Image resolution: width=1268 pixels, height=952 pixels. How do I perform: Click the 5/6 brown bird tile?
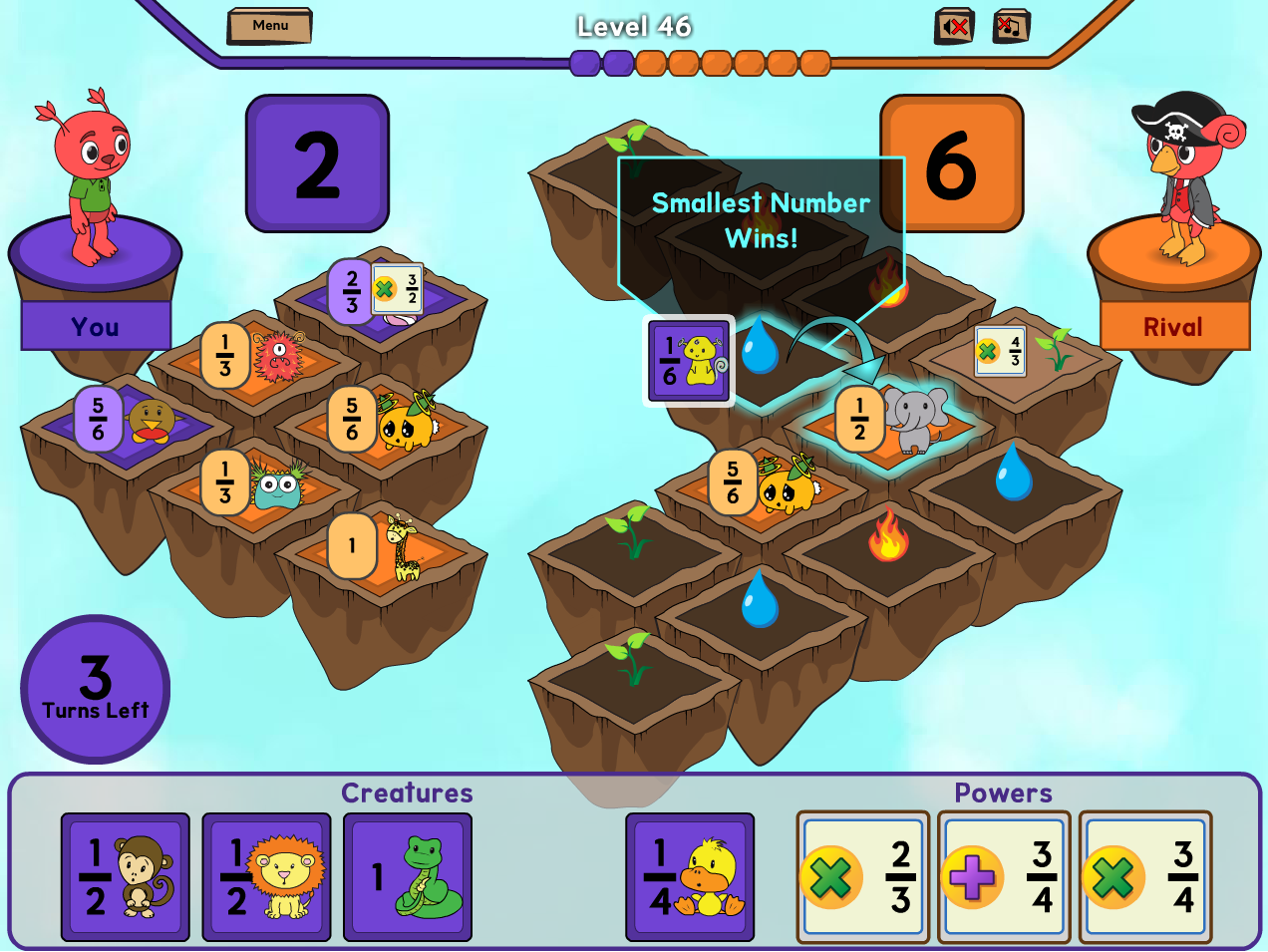(x=128, y=420)
